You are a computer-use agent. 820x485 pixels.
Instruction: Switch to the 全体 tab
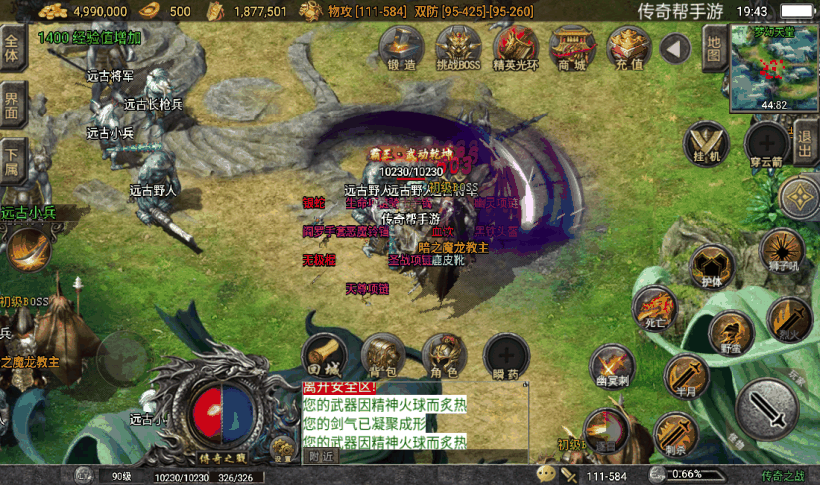tap(12, 49)
